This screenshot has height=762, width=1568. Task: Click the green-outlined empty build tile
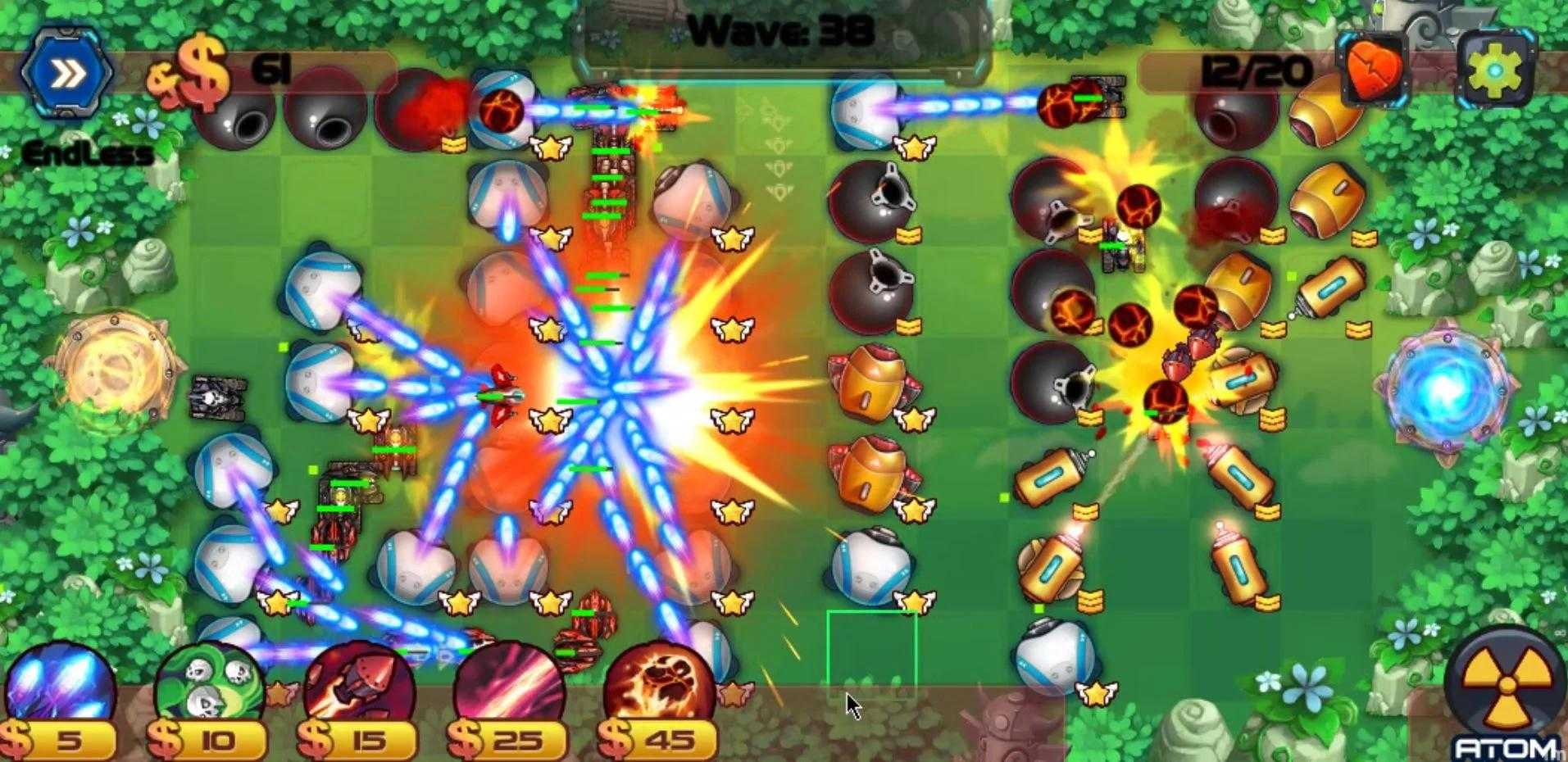pos(871,653)
